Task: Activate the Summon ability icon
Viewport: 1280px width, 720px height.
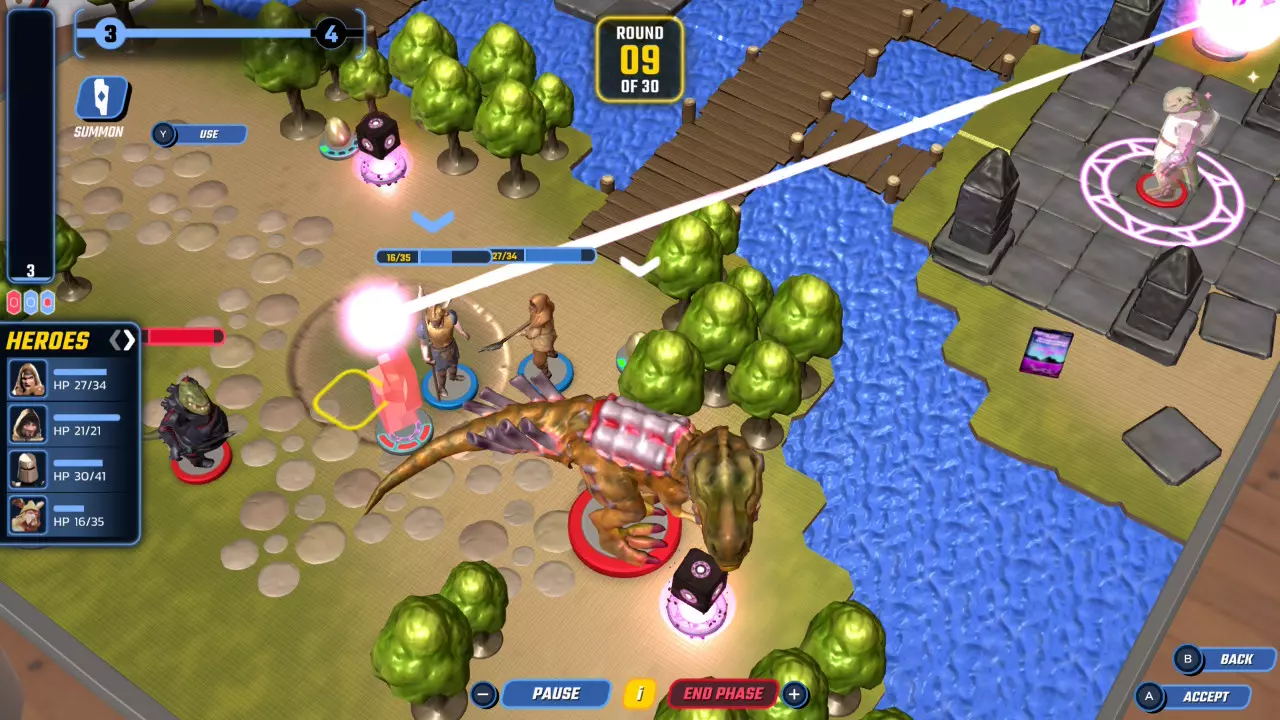Action: (x=101, y=99)
